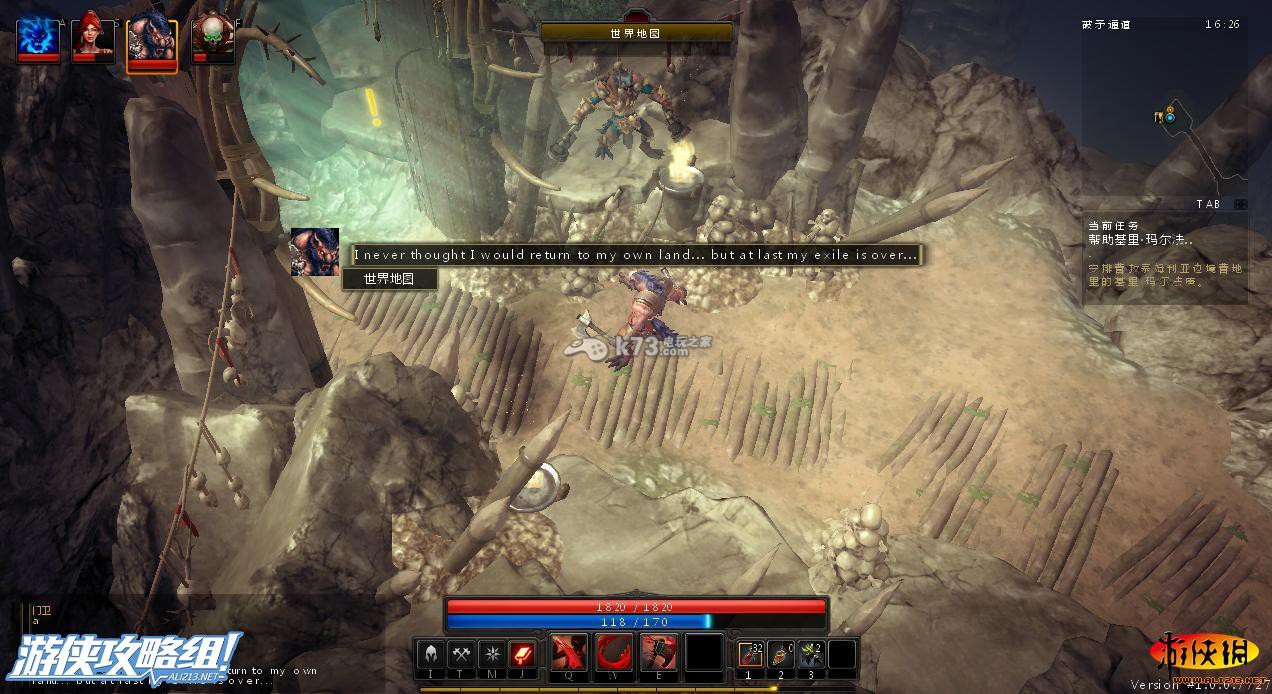Activate the axe strike ability on E
The height and width of the screenshot is (694, 1272).
[659, 653]
